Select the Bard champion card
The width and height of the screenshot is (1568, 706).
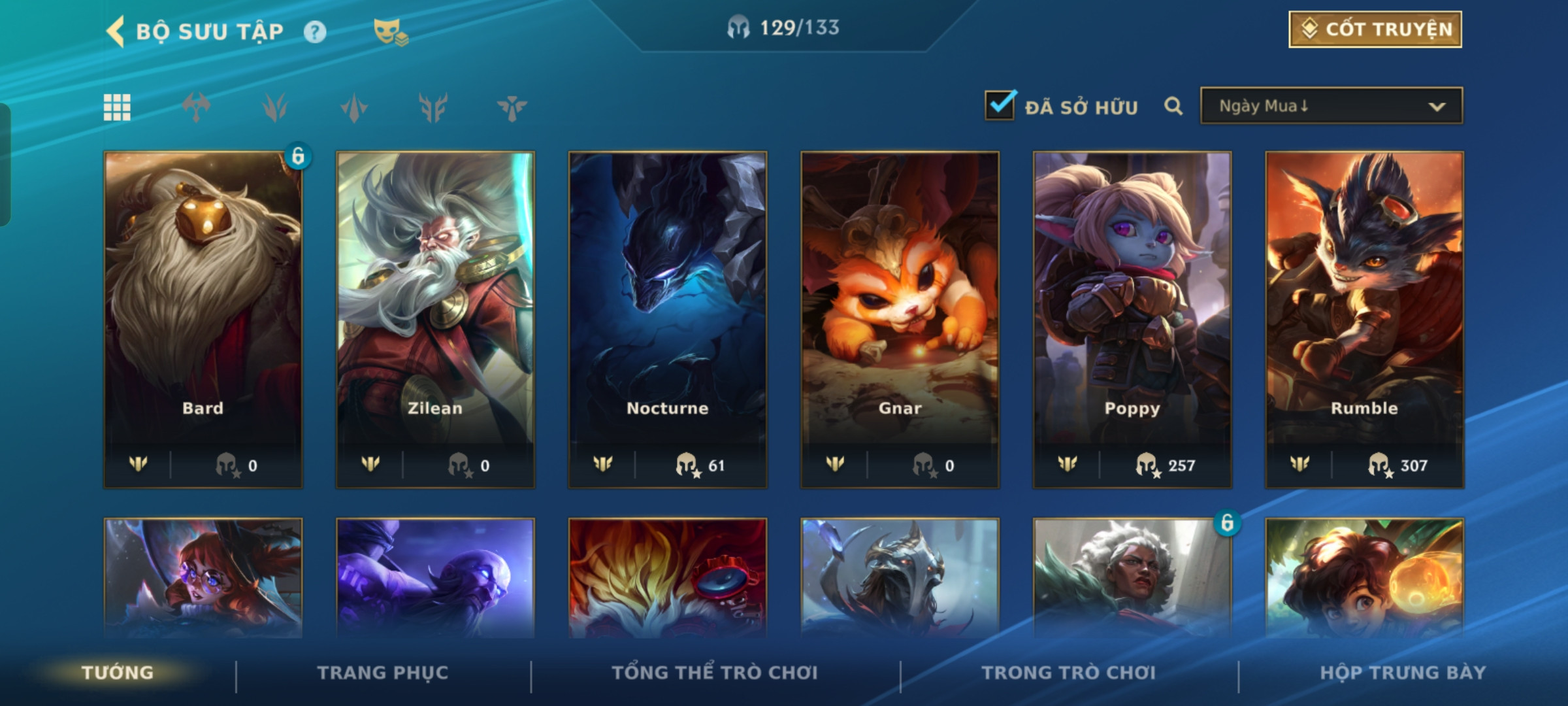pyautogui.click(x=203, y=319)
